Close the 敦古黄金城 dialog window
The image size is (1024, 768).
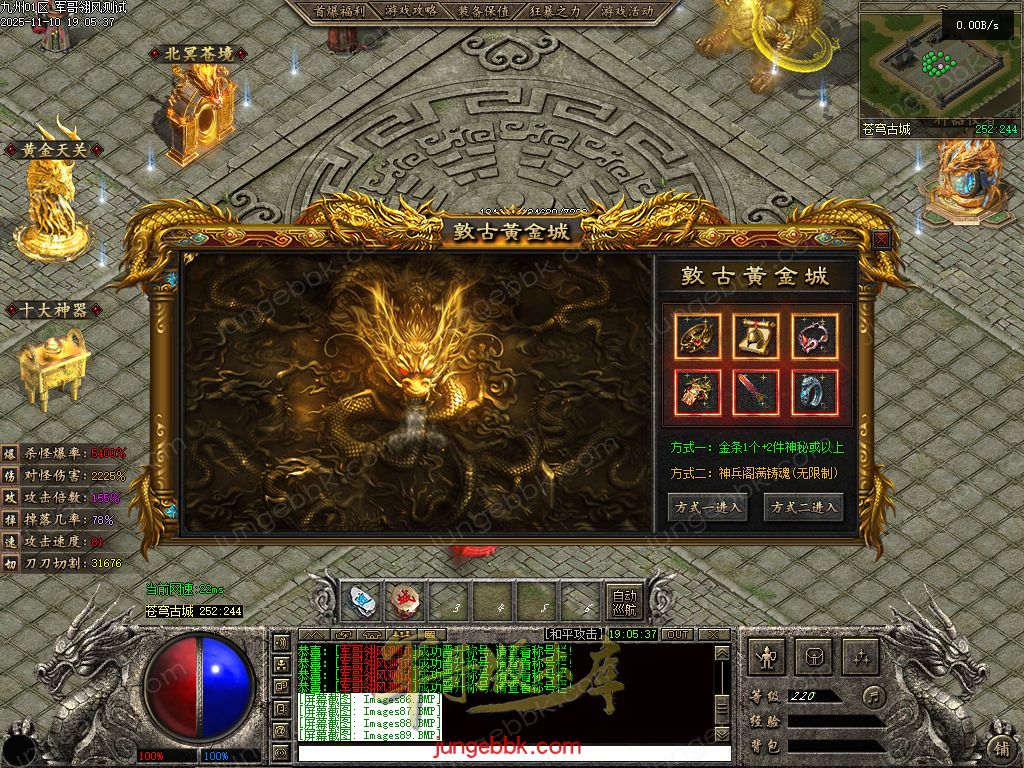click(881, 240)
